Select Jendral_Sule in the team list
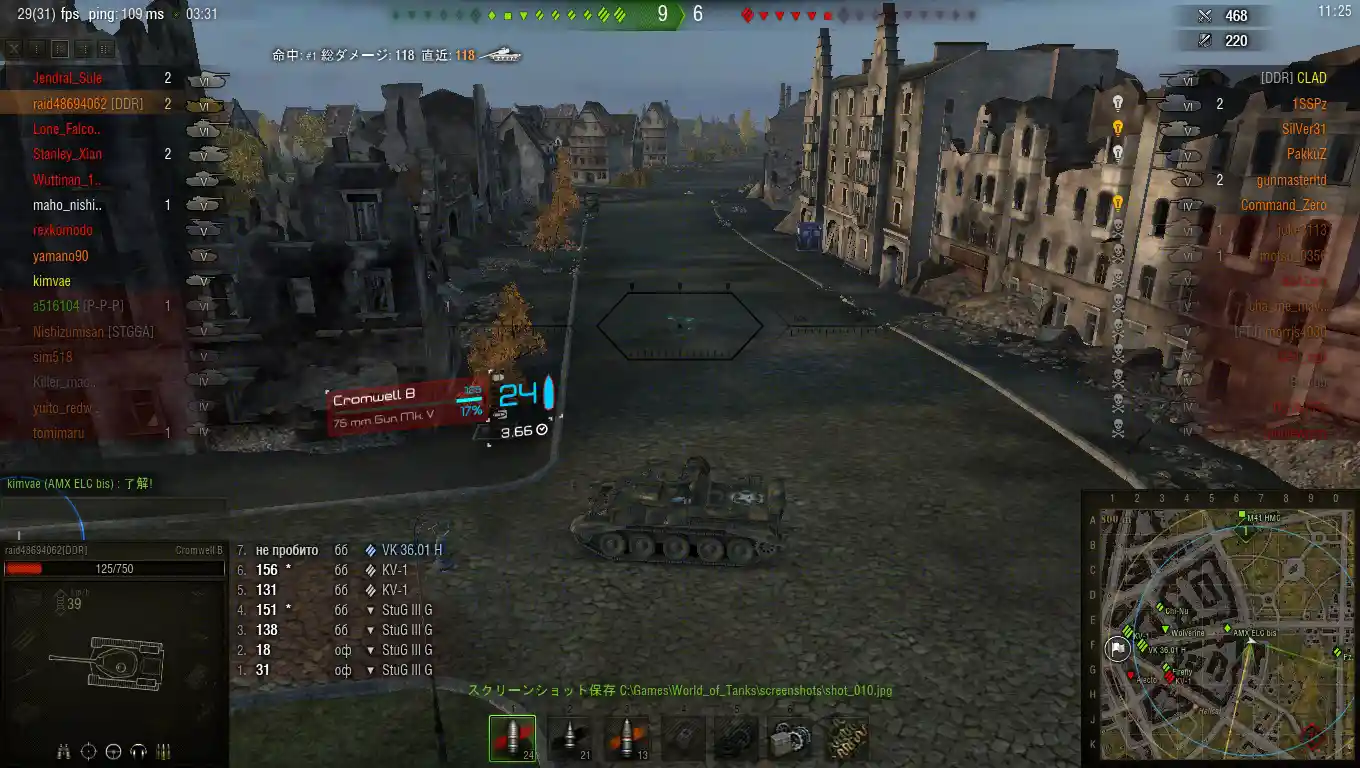Viewport: 1360px width, 768px height. tap(67, 78)
